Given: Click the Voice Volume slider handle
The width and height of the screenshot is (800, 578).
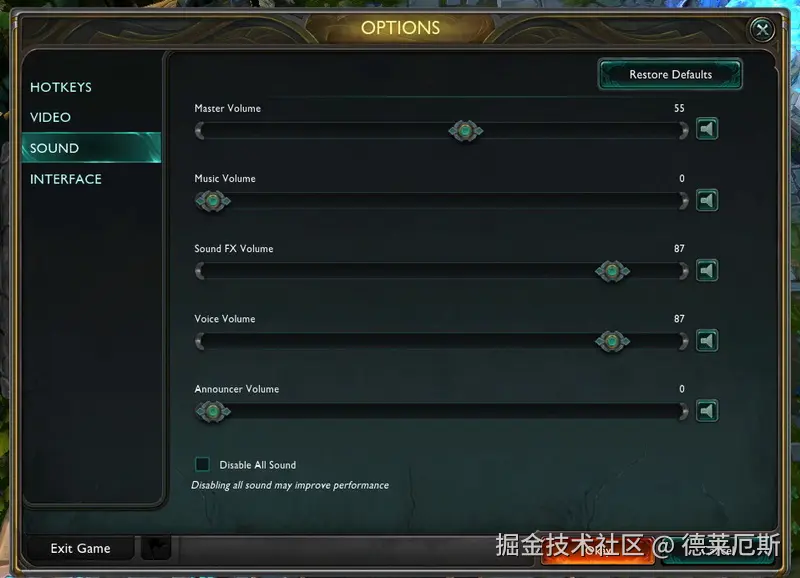Looking at the screenshot, I should 612,341.
